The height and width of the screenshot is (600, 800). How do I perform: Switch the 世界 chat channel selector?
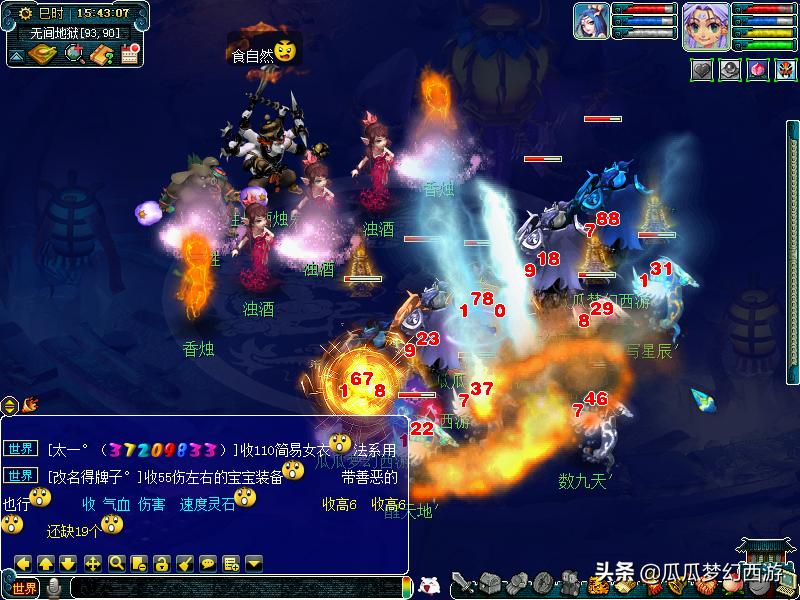pos(24,588)
